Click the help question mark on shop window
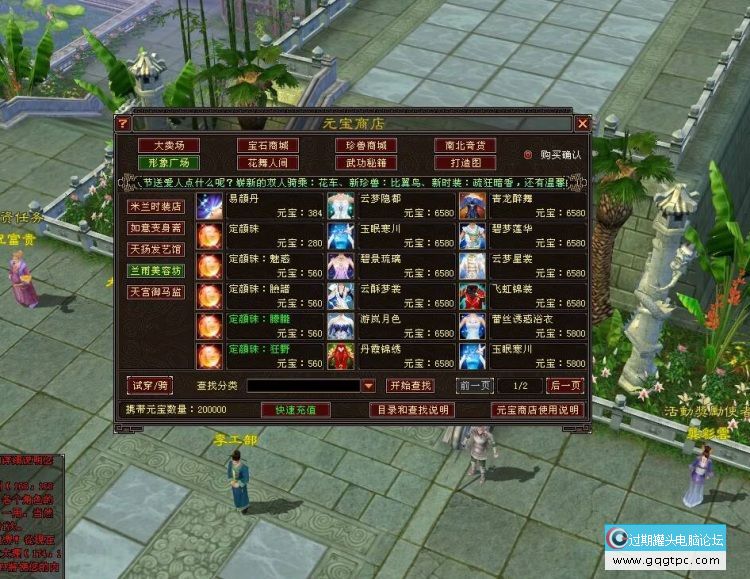This screenshot has height=579, width=750. [x=123, y=123]
